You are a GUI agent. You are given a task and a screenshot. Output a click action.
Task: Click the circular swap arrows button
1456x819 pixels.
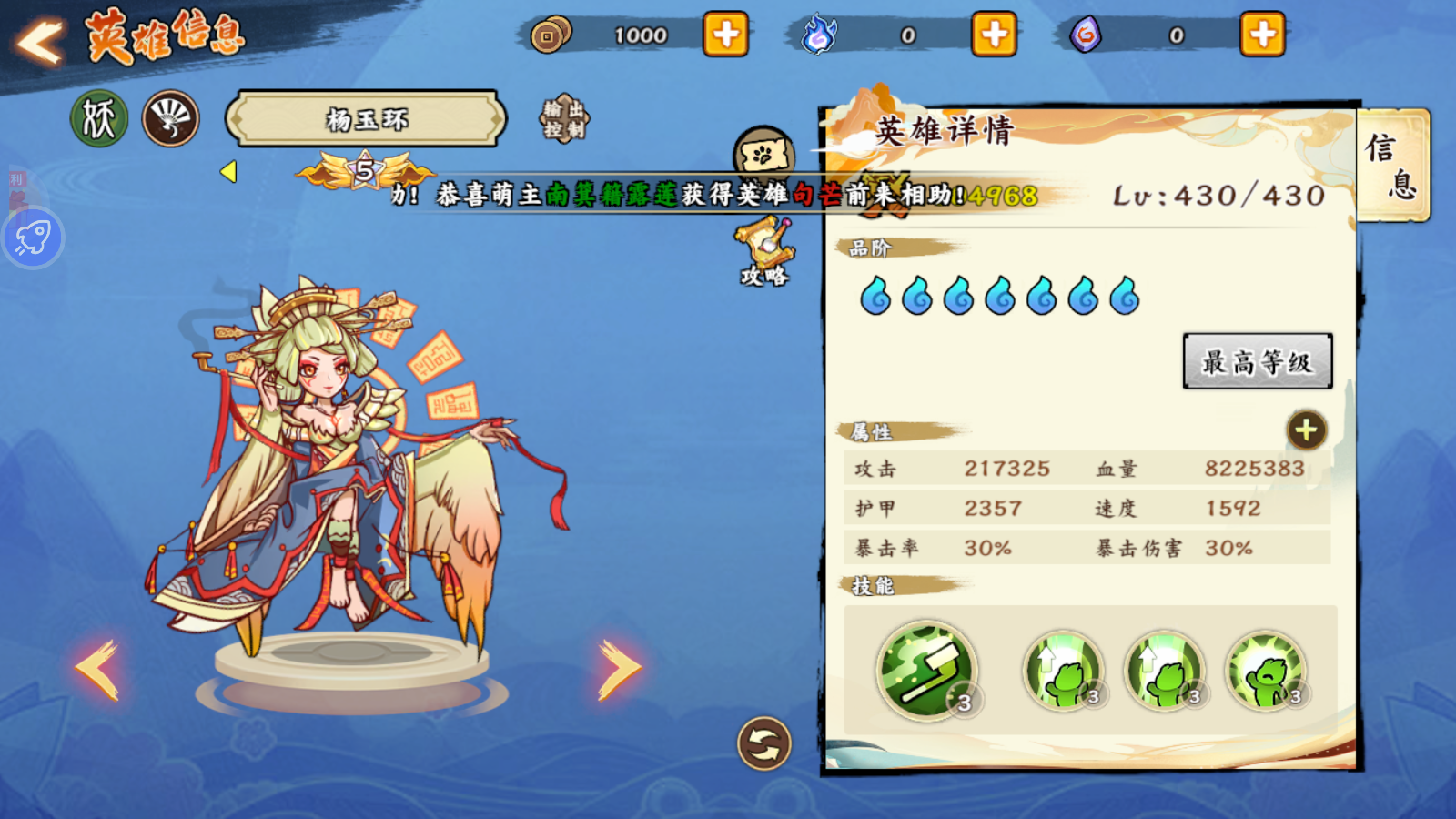click(763, 743)
